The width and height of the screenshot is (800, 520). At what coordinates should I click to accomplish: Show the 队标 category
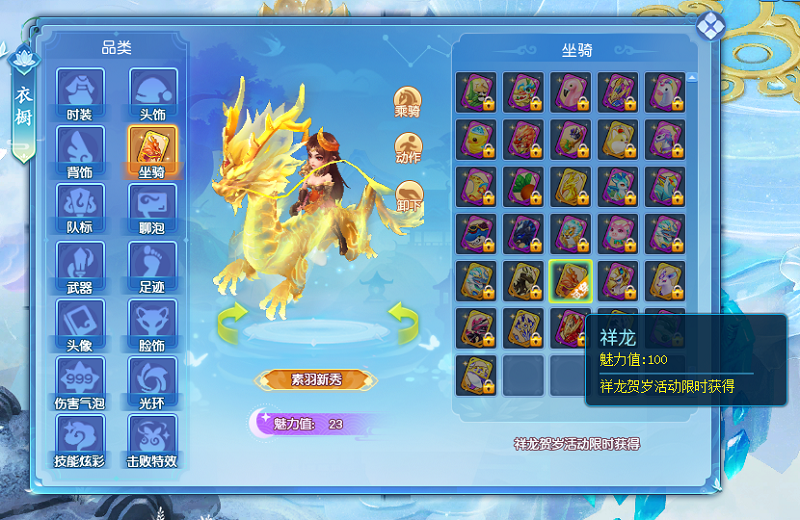pyautogui.click(x=80, y=207)
